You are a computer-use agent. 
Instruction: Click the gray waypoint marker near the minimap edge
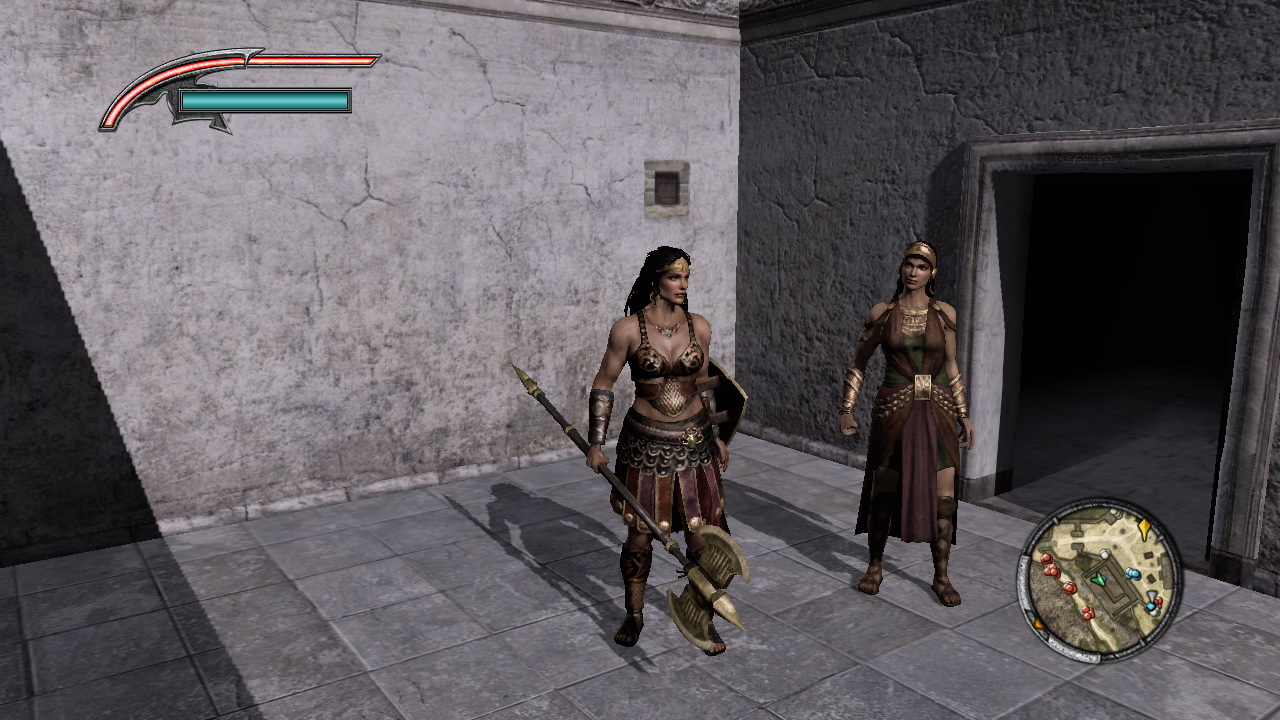(x=1151, y=594)
